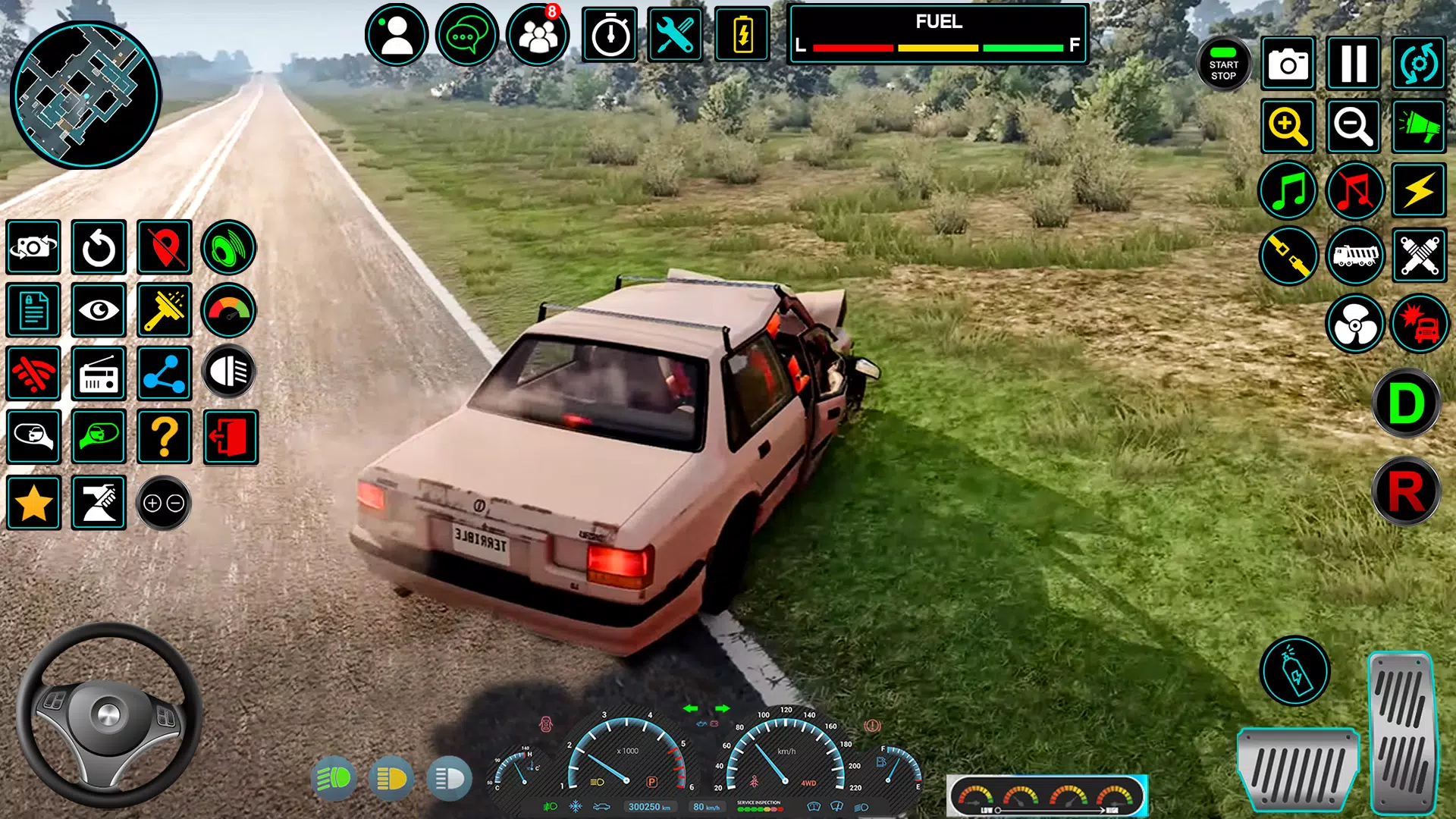This screenshot has height=819, width=1456.
Task: Tap the steering wheel control
Action: tap(108, 714)
